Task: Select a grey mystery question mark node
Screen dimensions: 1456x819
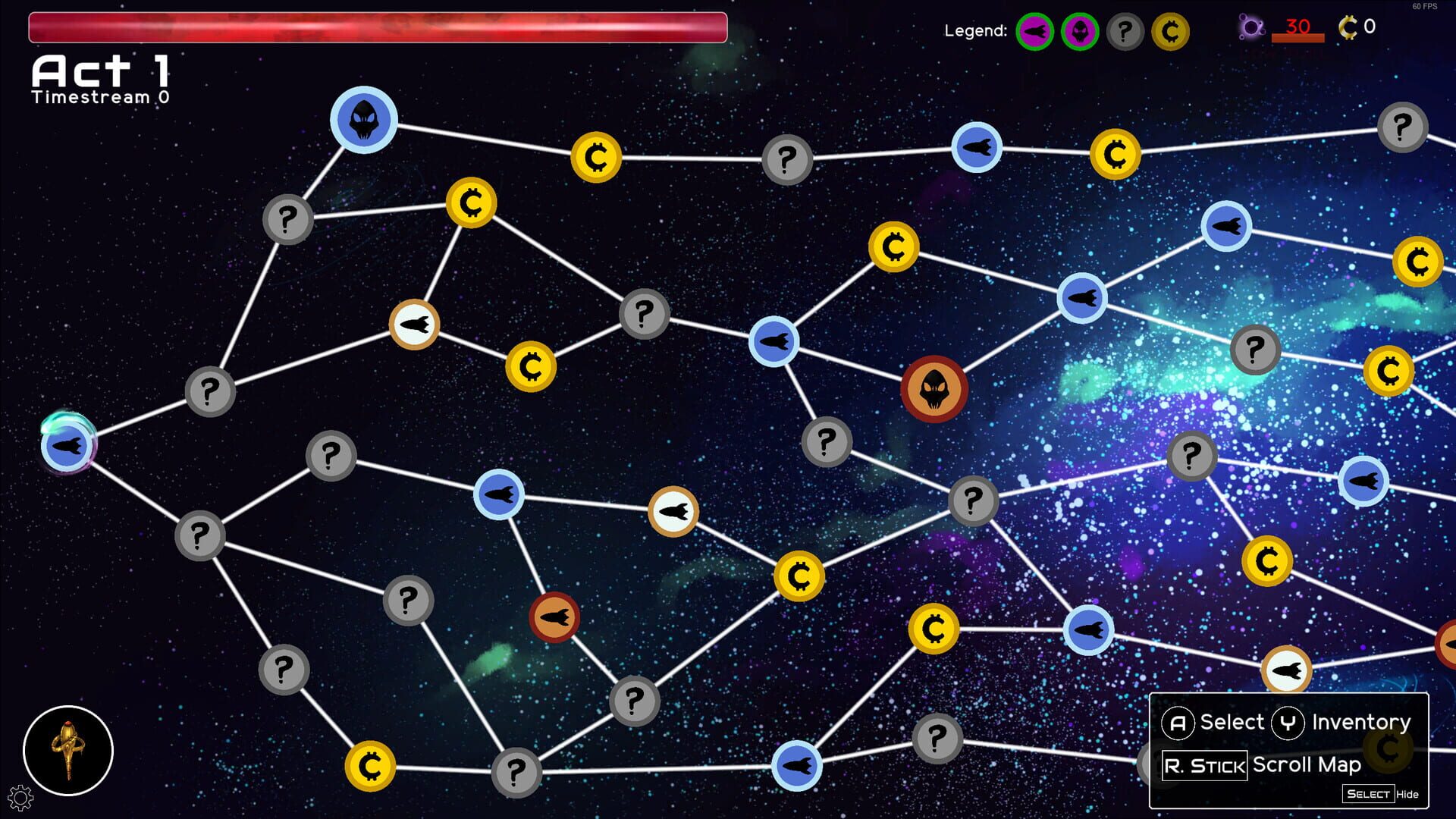Action: [x=786, y=160]
